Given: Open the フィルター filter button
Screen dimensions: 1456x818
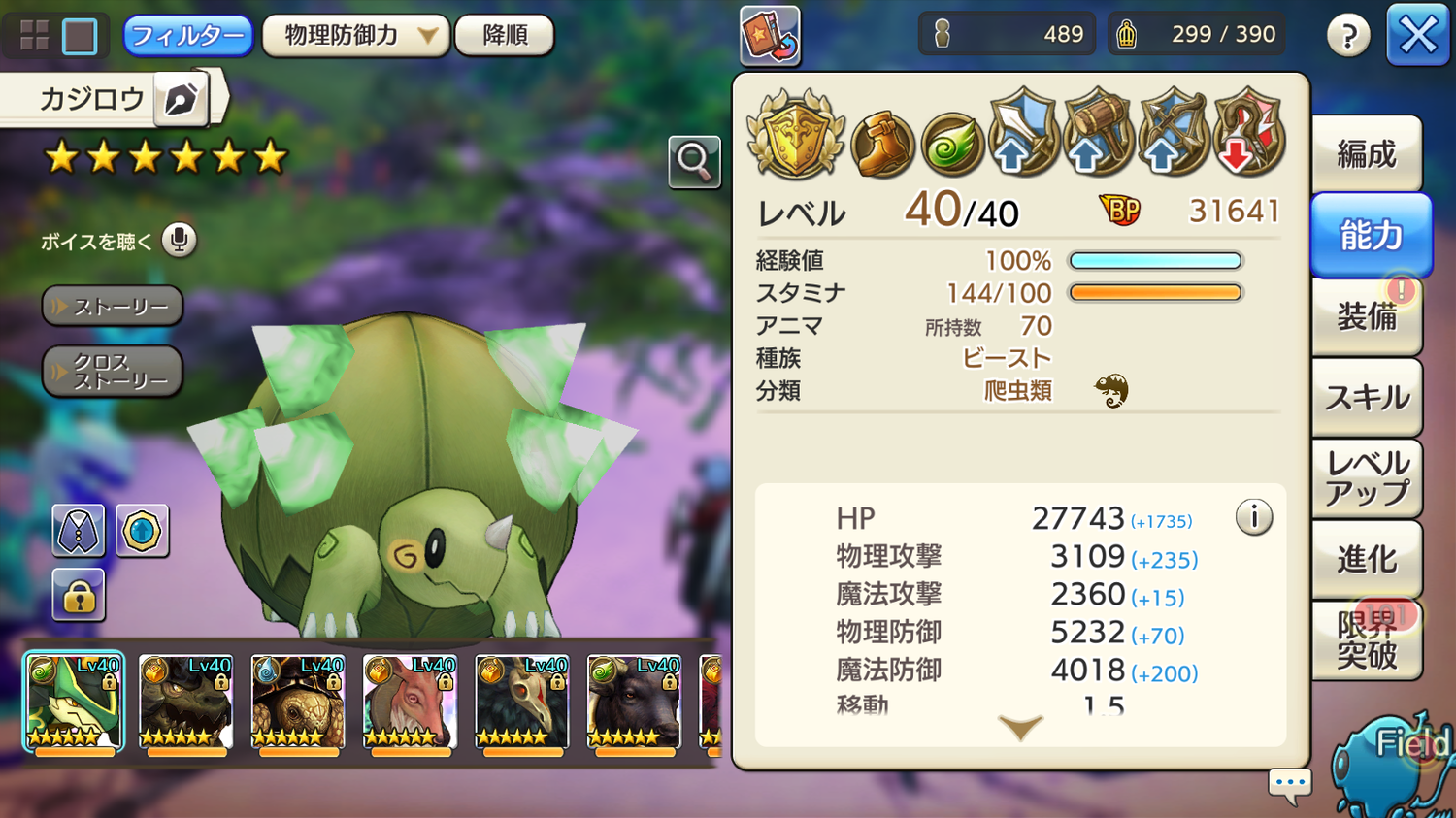Looking at the screenshot, I should point(187,36).
